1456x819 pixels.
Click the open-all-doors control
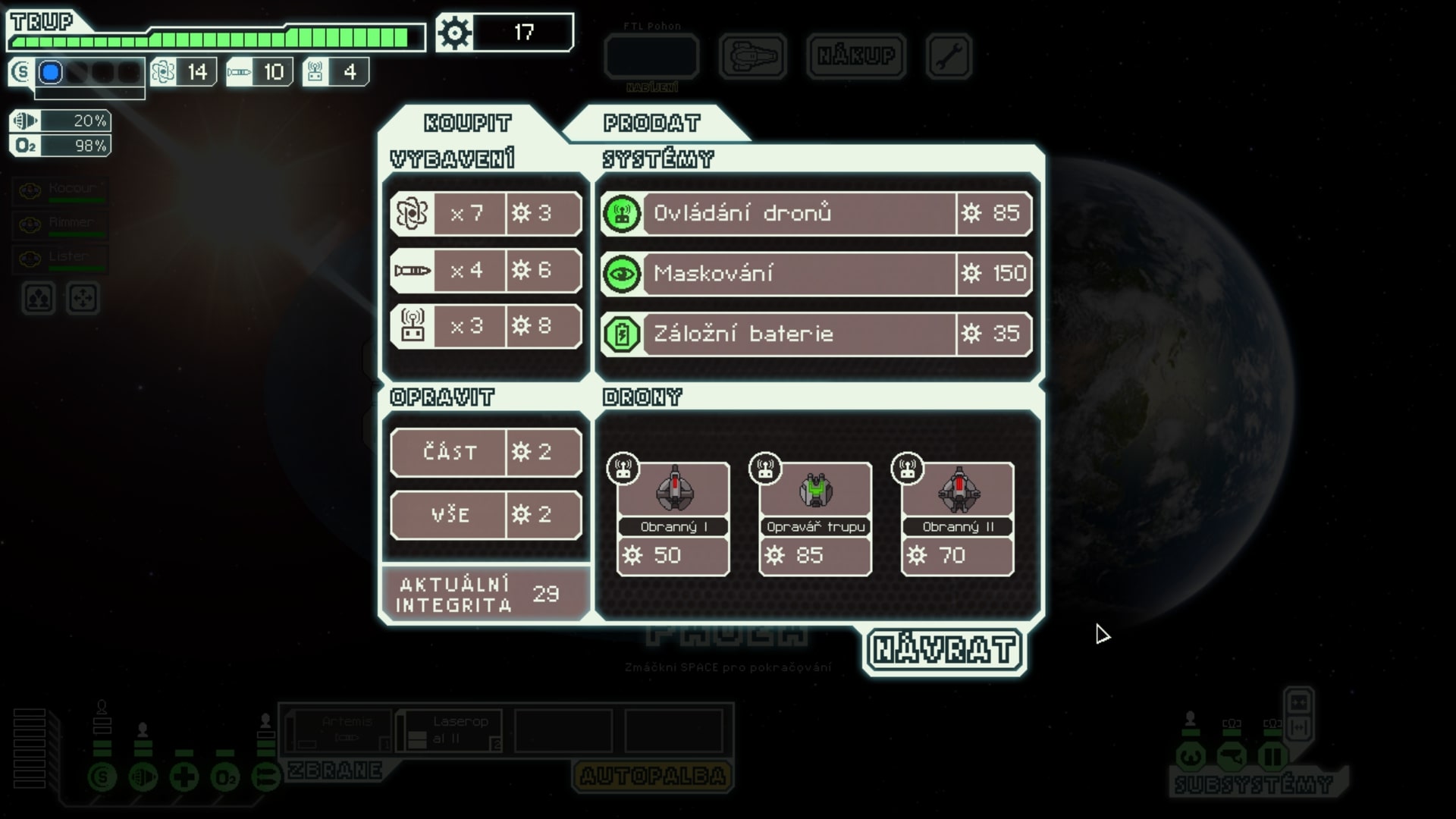pyautogui.click(x=1298, y=703)
